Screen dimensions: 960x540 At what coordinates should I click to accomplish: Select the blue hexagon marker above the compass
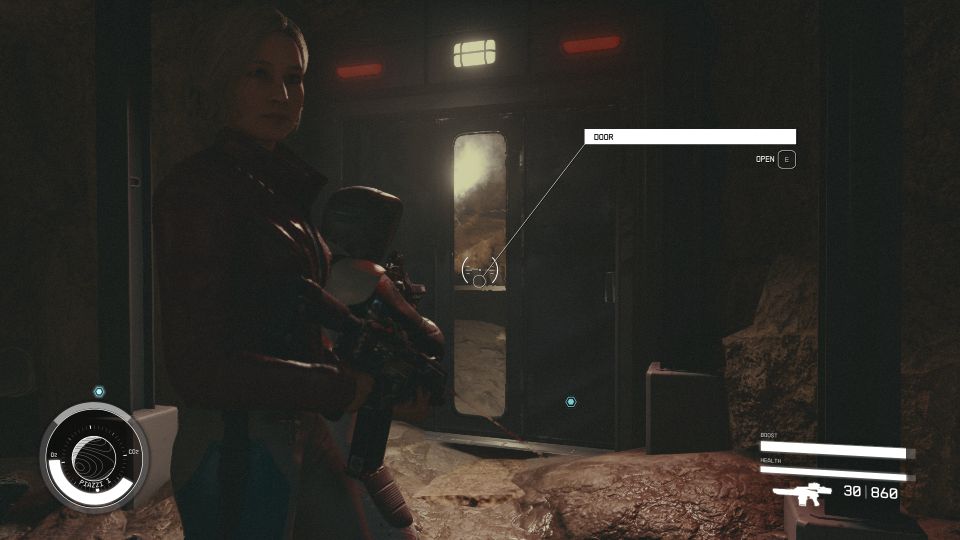click(x=99, y=391)
